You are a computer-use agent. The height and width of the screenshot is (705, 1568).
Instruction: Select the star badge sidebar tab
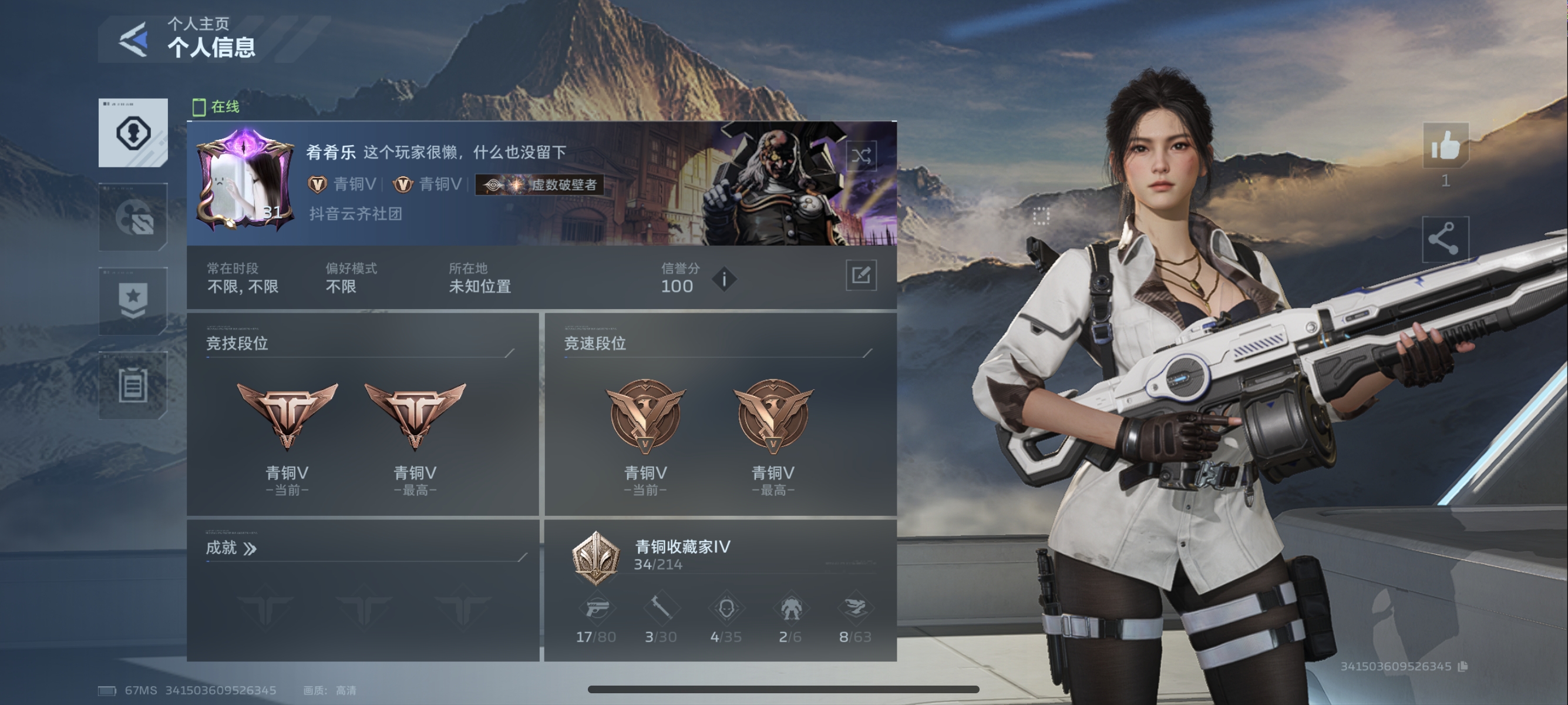(x=133, y=301)
